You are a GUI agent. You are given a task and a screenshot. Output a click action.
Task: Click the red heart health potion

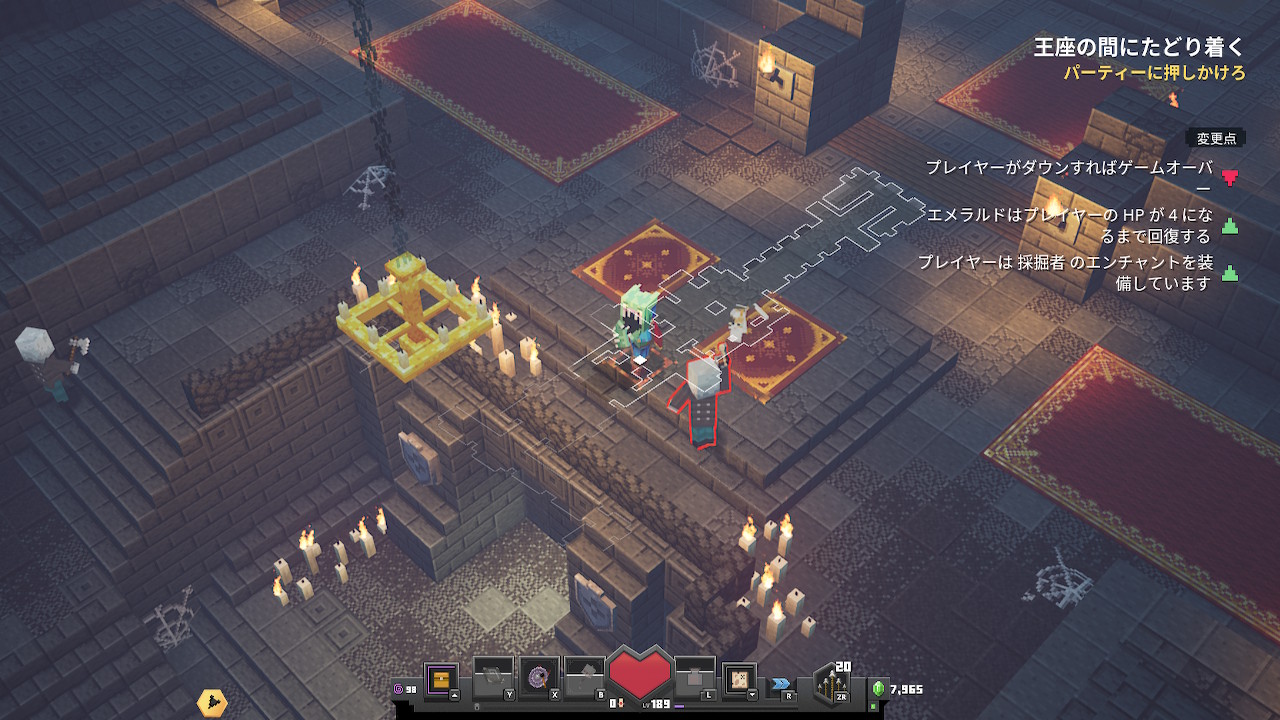point(640,672)
